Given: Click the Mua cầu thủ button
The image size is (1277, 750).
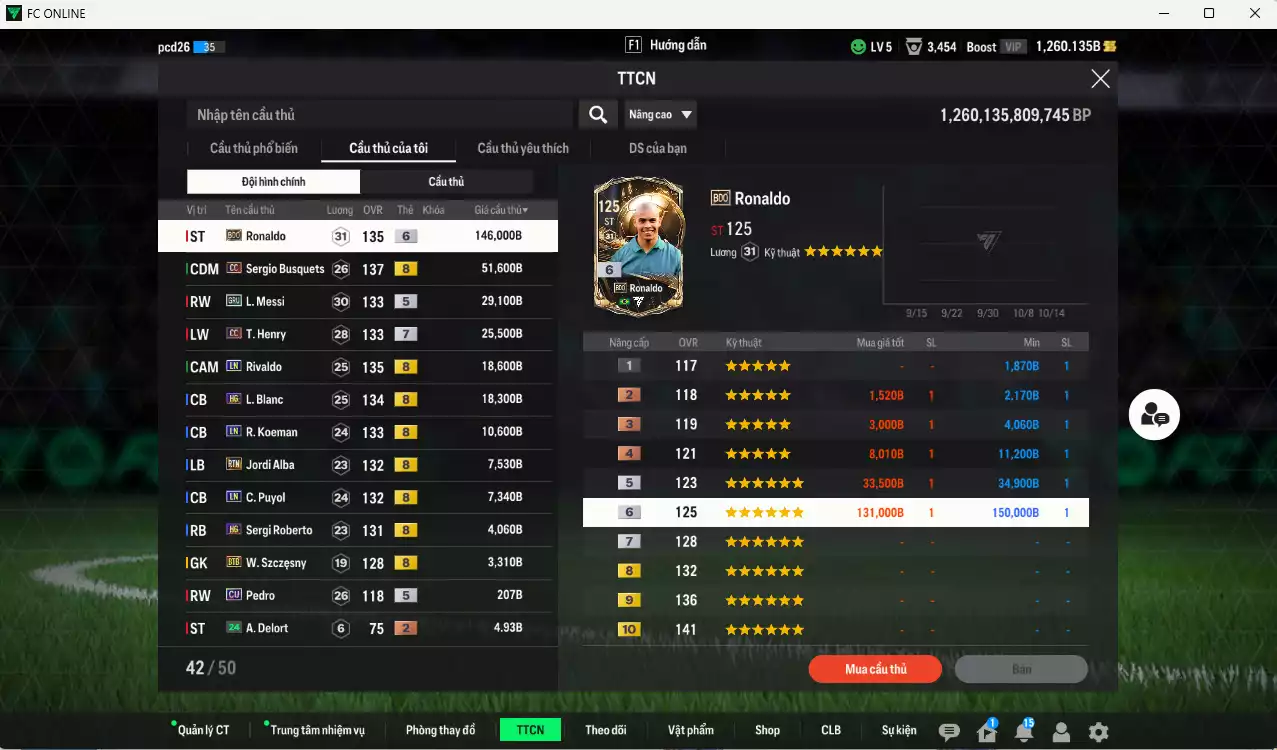Looking at the screenshot, I should (875, 669).
